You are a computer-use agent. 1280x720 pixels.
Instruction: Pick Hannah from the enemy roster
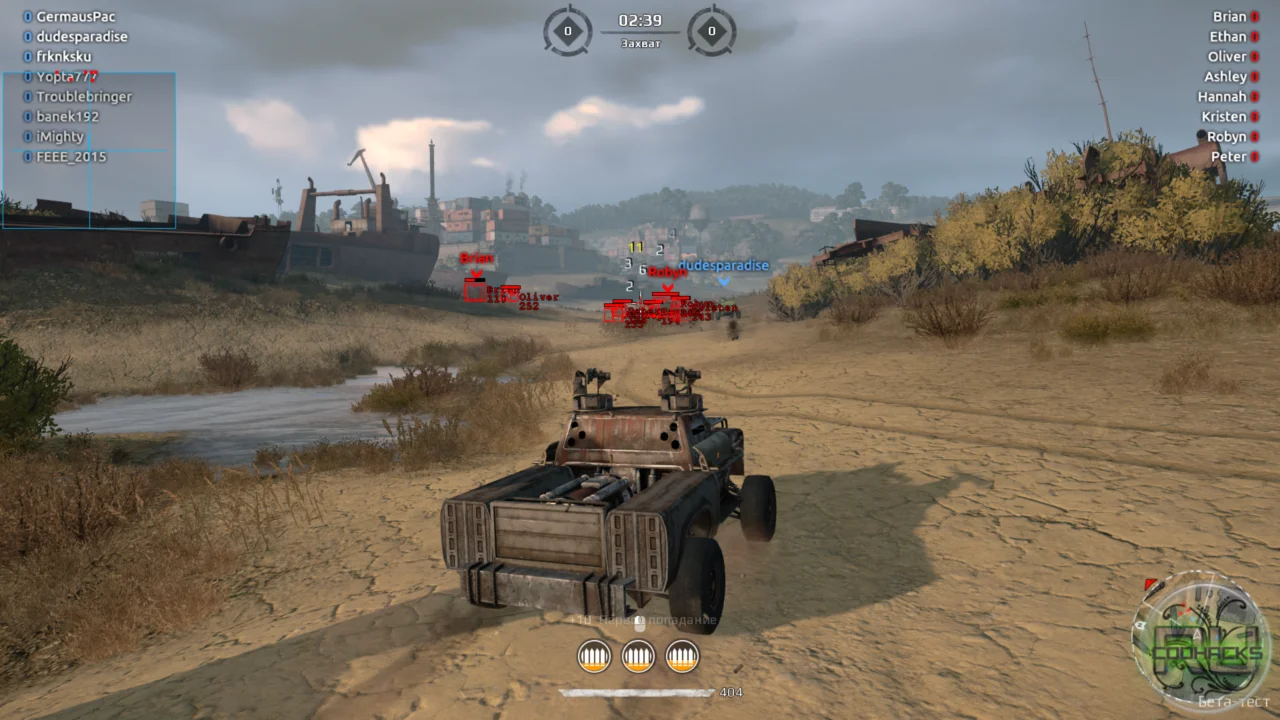tap(1222, 97)
